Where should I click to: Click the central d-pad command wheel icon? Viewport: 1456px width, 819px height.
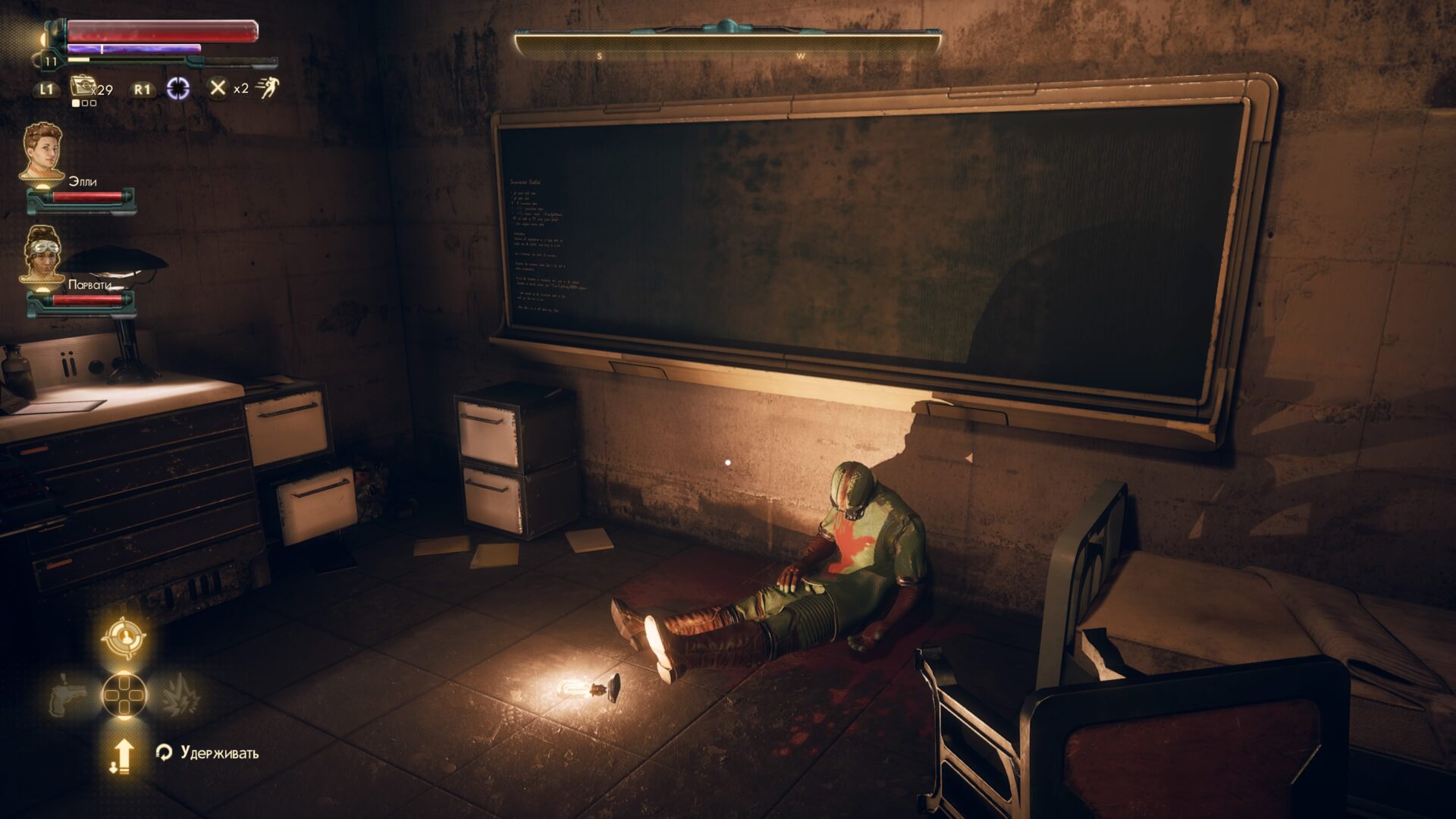(x=124, y=695)
